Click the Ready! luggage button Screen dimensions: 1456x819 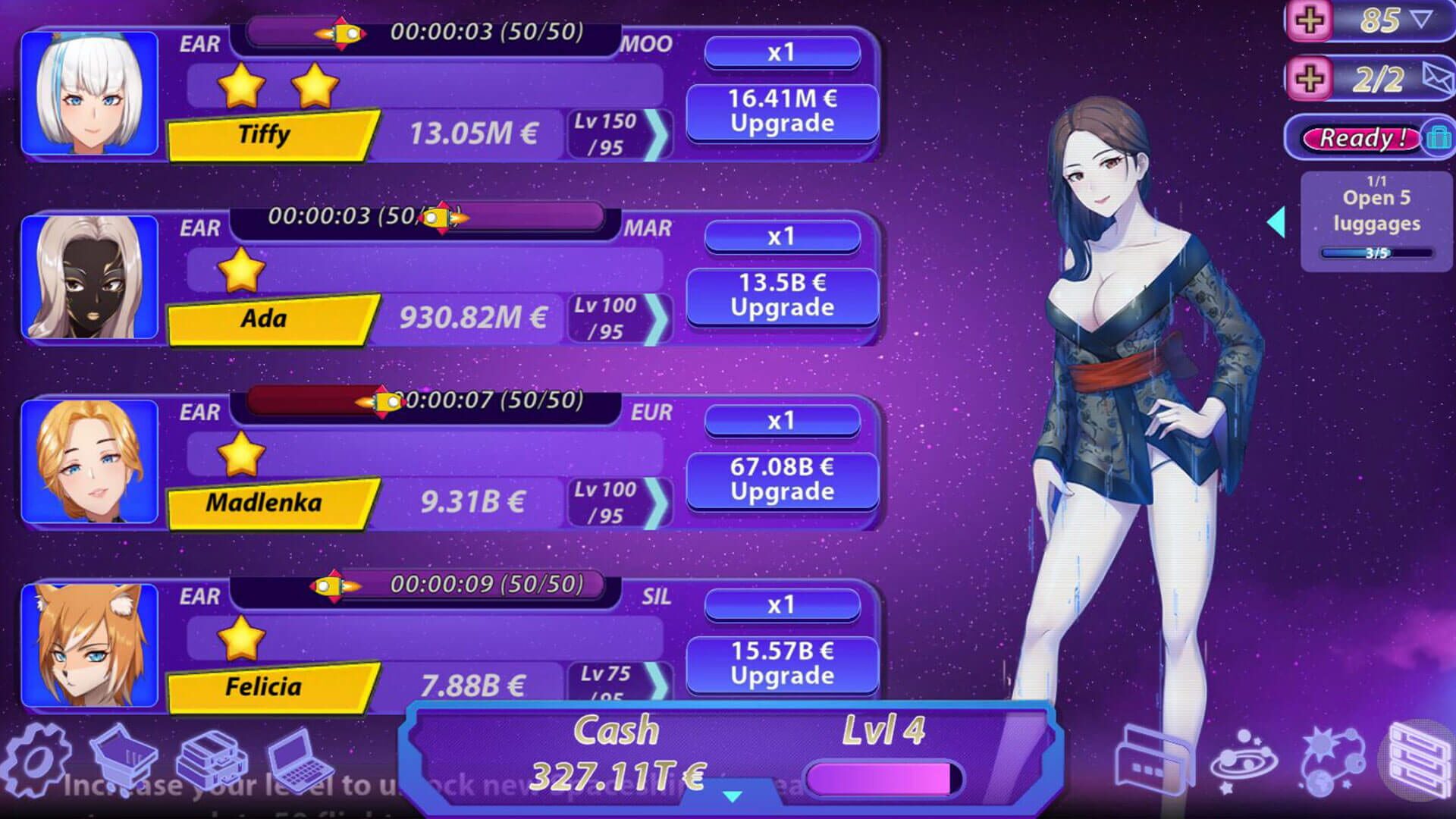click(1361, 138)
